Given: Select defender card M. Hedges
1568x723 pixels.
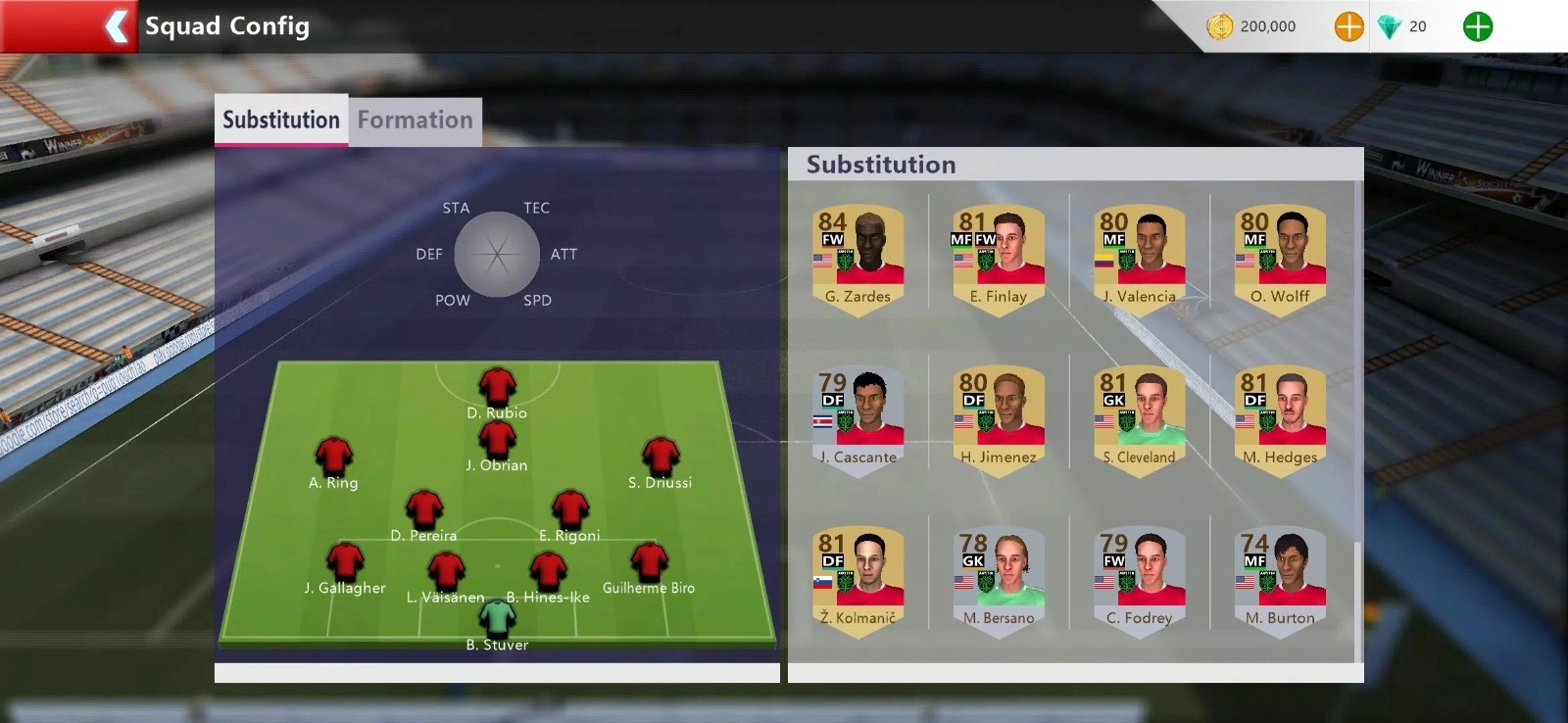Looking at the screenshot, I should coord(1280,418).
